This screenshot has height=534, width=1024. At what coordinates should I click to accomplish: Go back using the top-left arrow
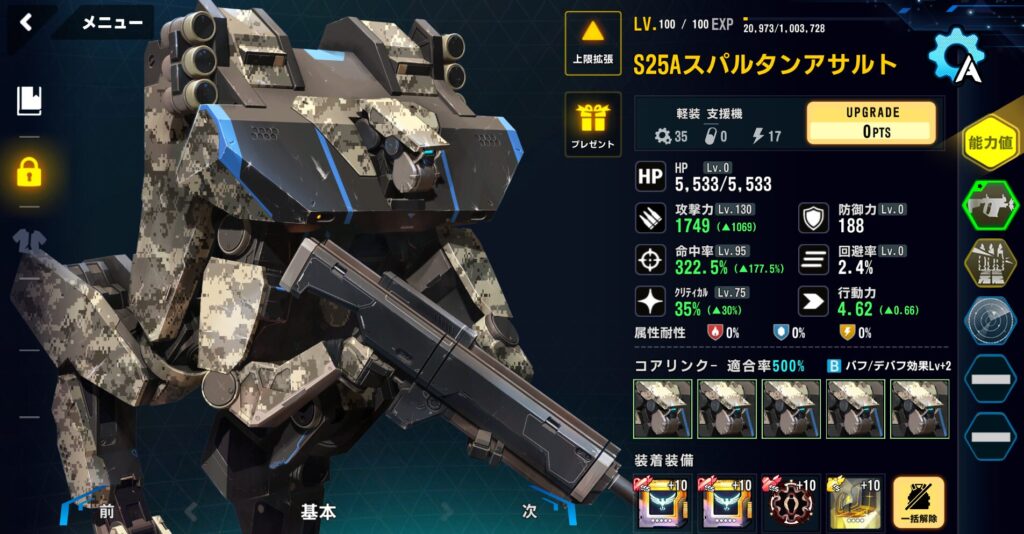(x=26, y=22)
